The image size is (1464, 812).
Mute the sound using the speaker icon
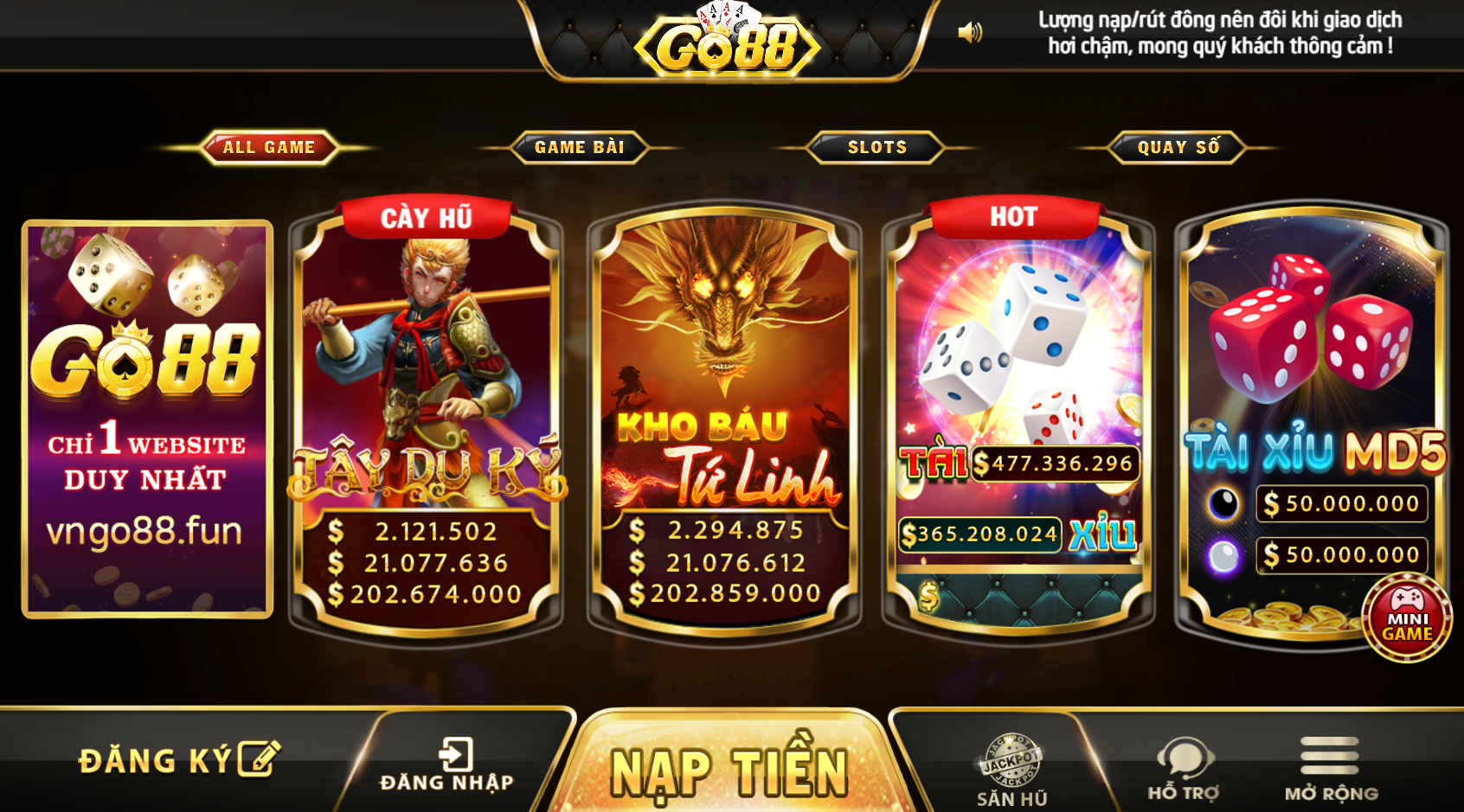[971, 32]
